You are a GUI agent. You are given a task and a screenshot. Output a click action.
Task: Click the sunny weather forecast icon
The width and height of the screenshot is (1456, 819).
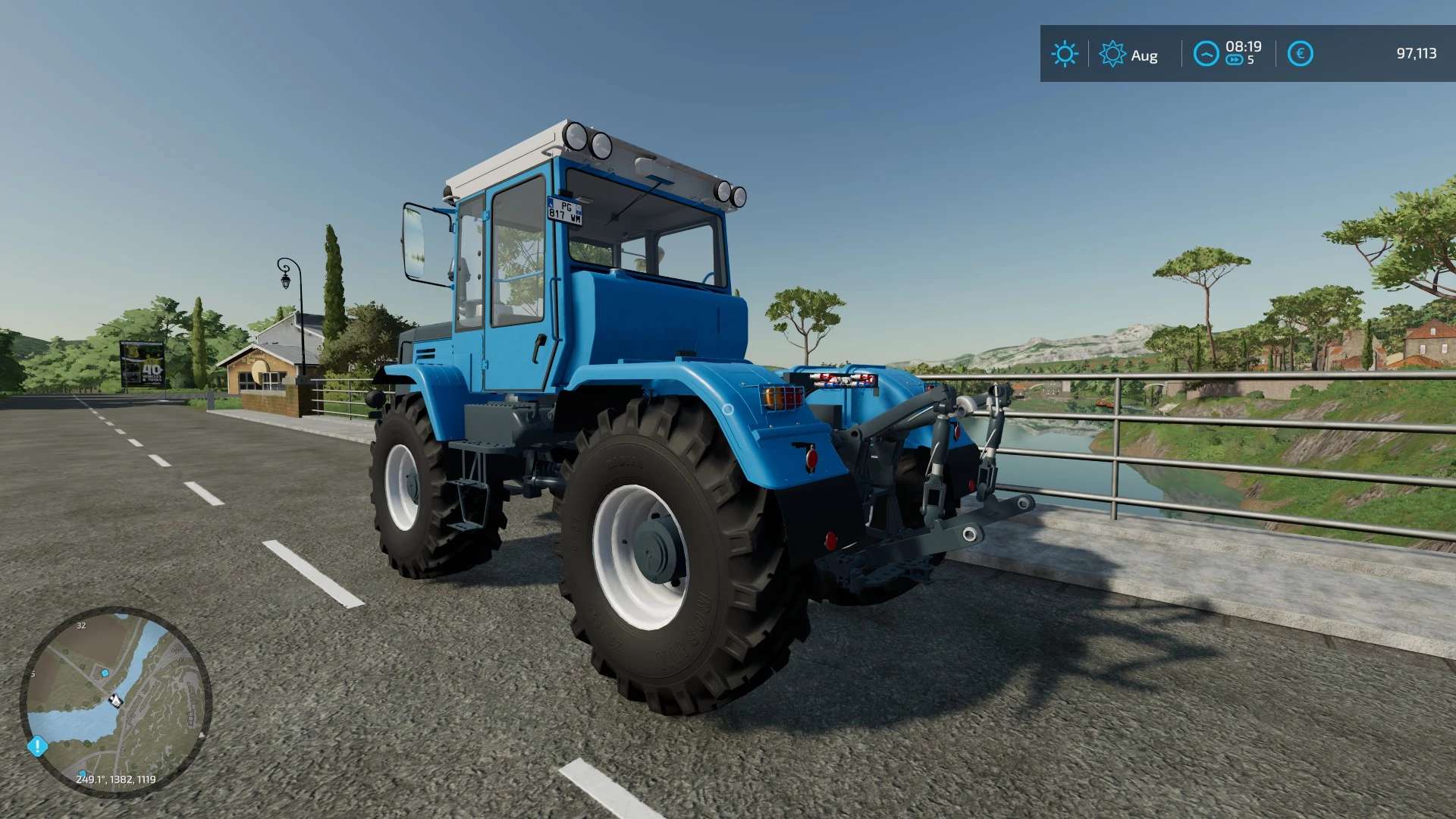pyautogui.click(x=1064, y=54)
